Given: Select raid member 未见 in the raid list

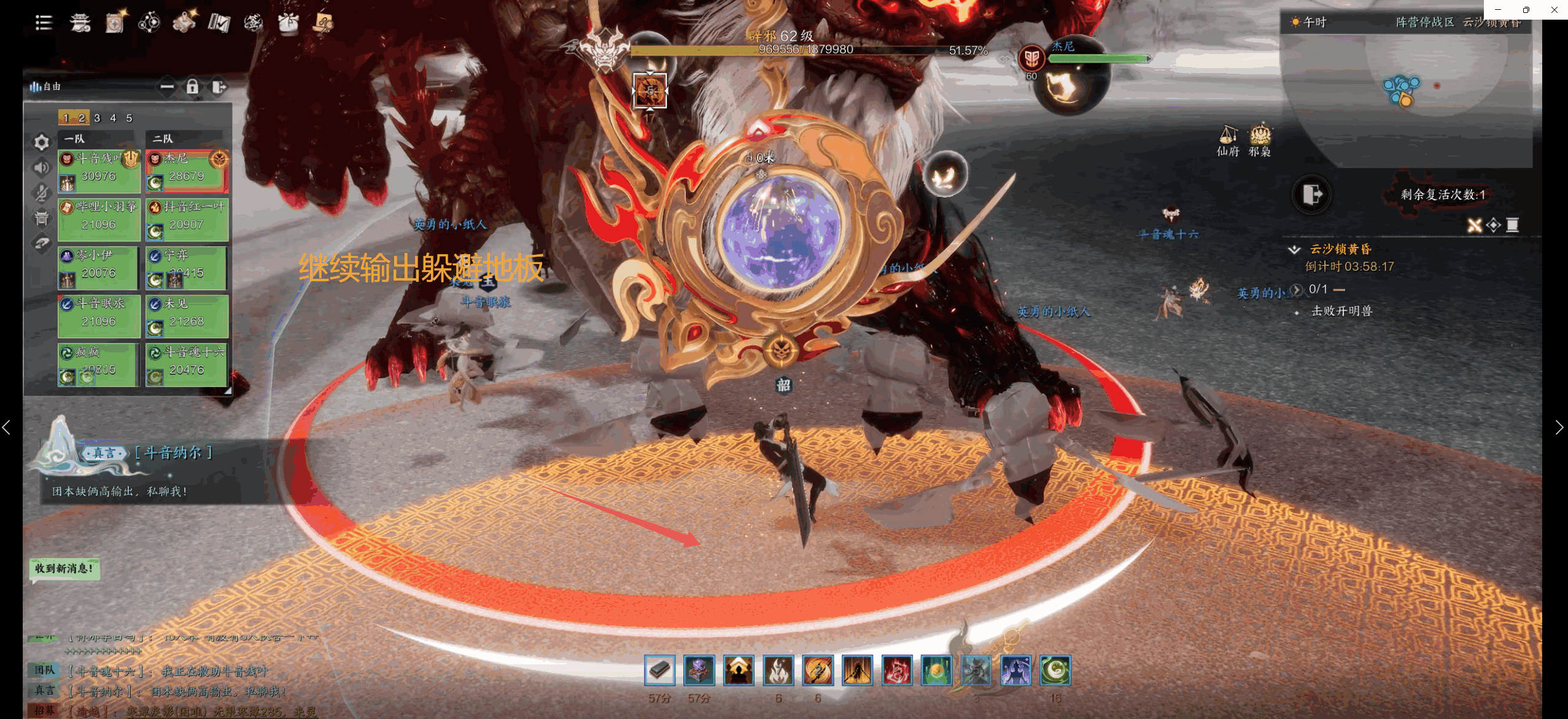Looking at the screenshot, I should point(187,316).
